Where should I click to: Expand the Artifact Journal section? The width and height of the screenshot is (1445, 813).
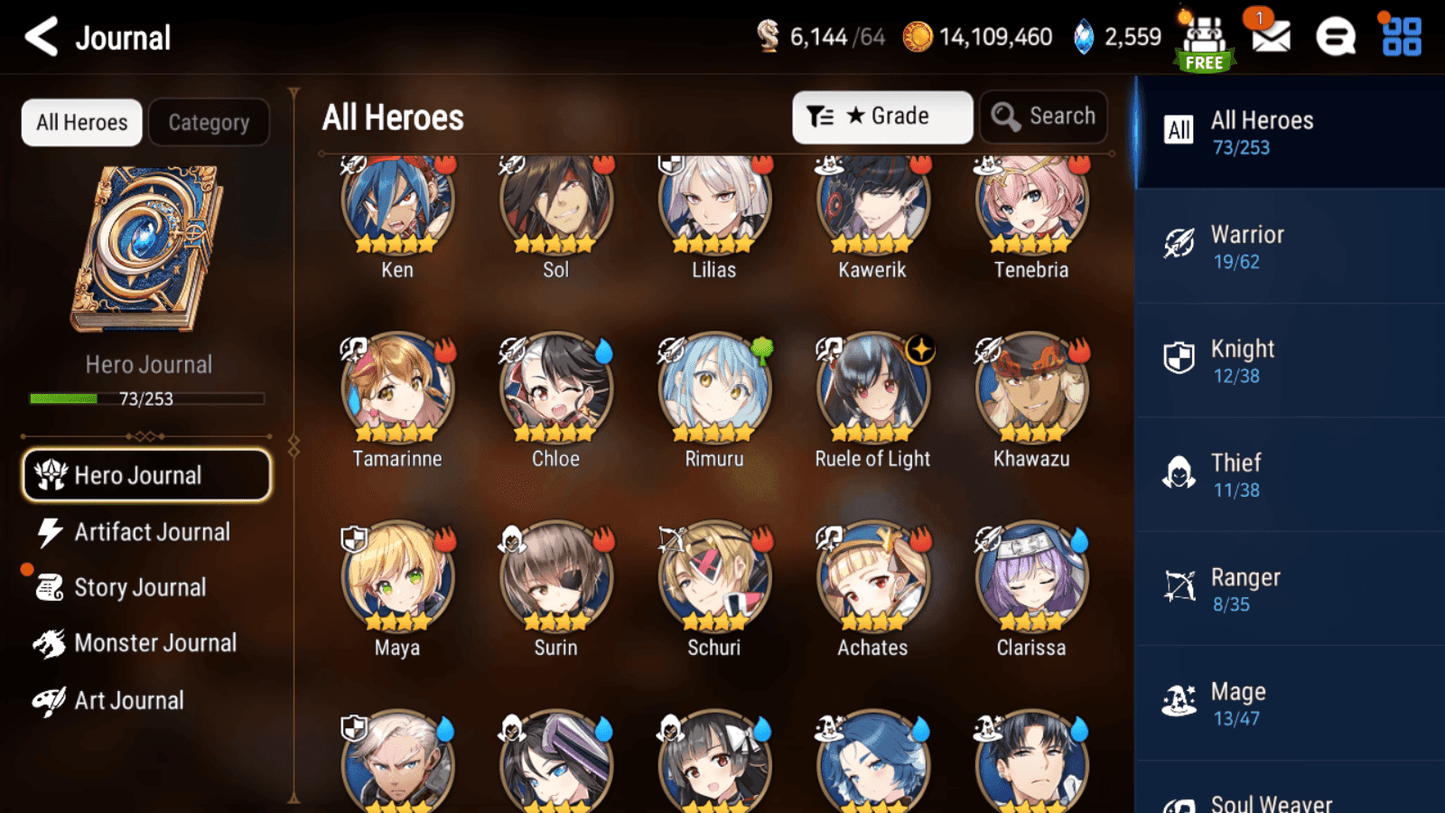pyautogui.click(x=150, y=532)
